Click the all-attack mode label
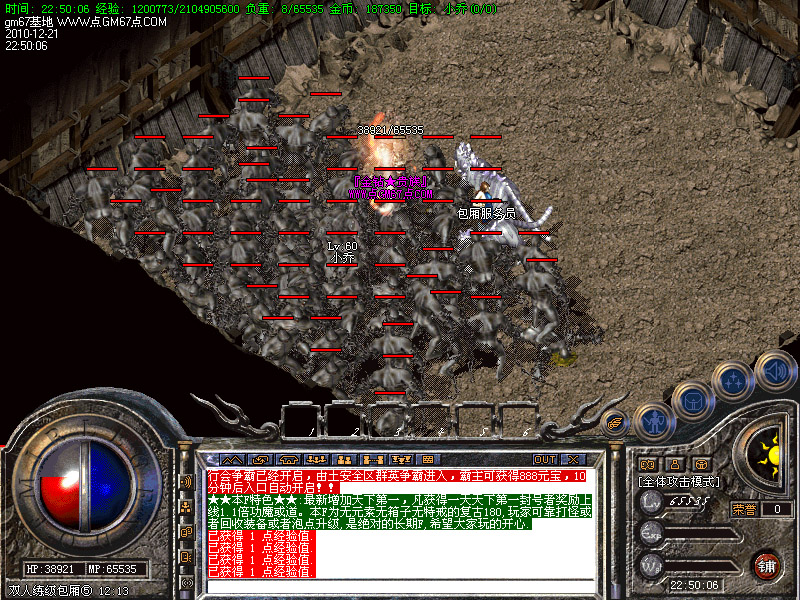 (680, 481)
